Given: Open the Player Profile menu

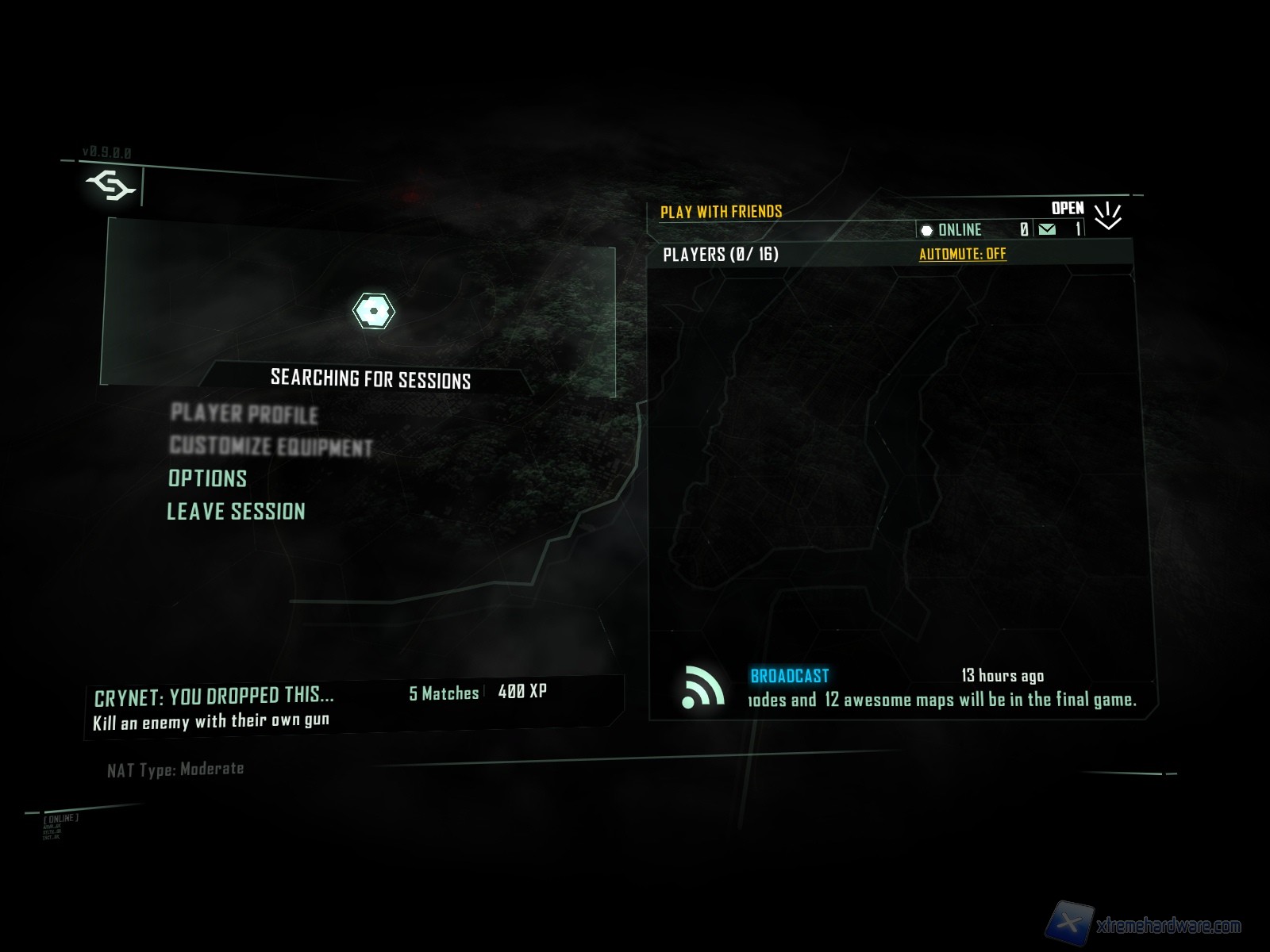Looking at the screenshot, I should coord(244,413).
